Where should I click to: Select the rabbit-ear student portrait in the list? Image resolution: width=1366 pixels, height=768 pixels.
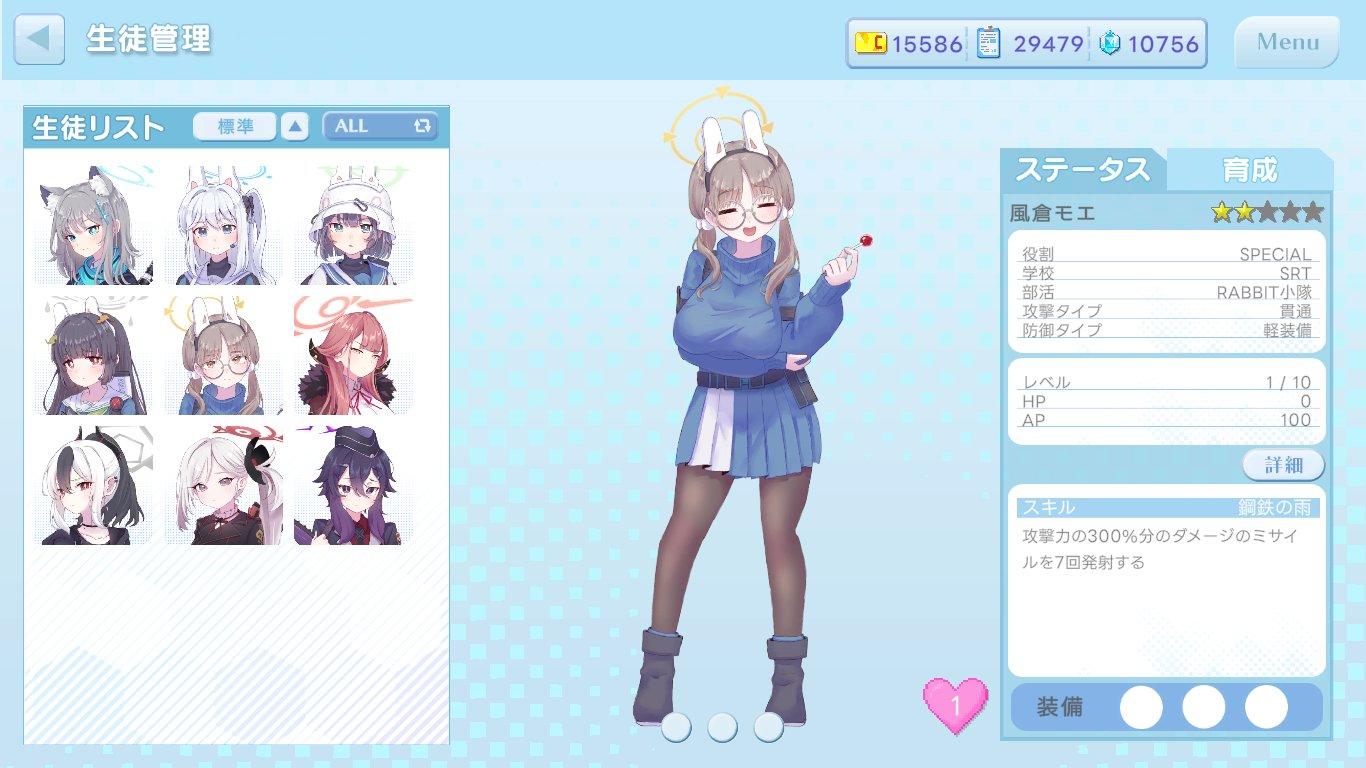[222, 354]
